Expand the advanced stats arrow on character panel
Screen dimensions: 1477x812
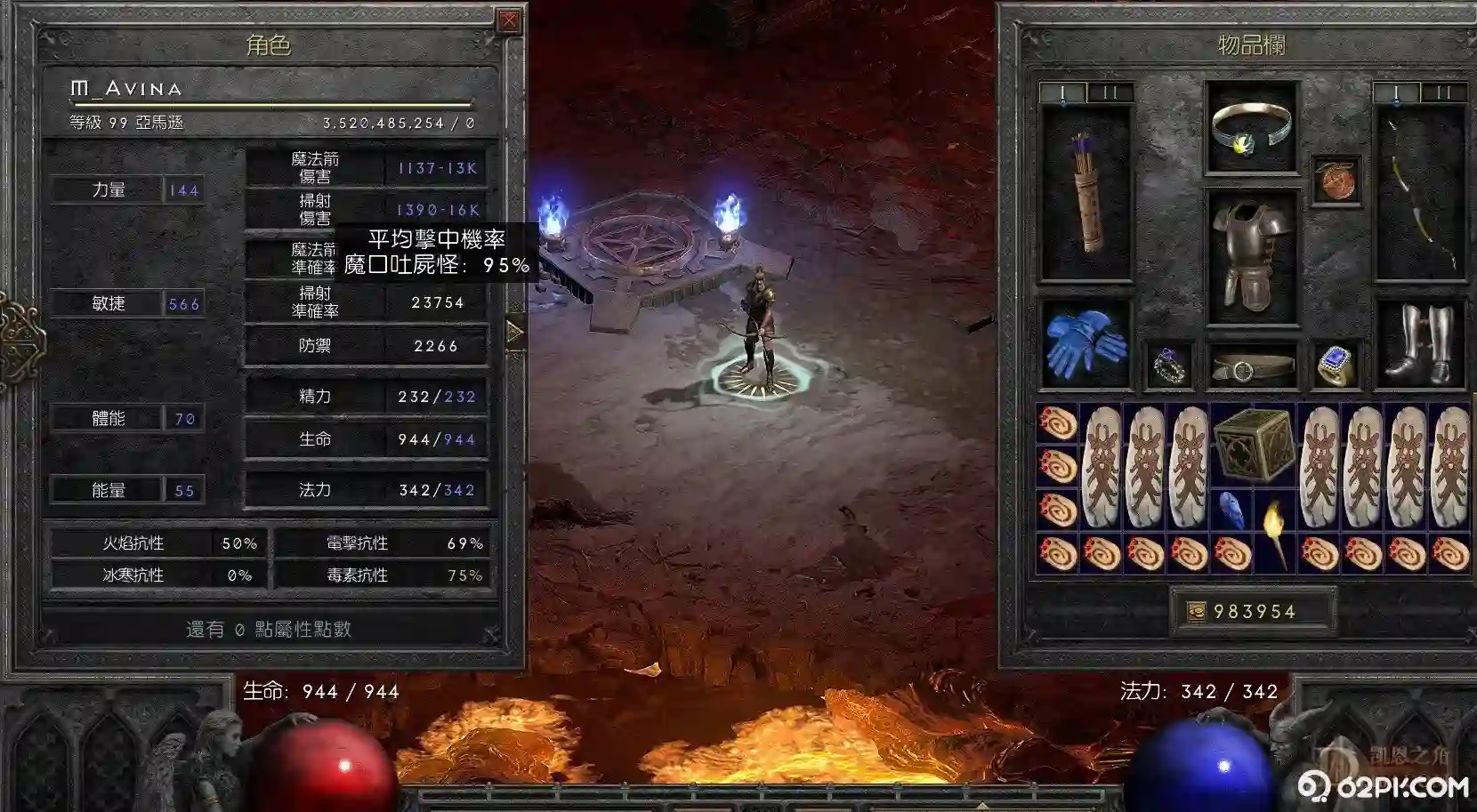(514, 333)
